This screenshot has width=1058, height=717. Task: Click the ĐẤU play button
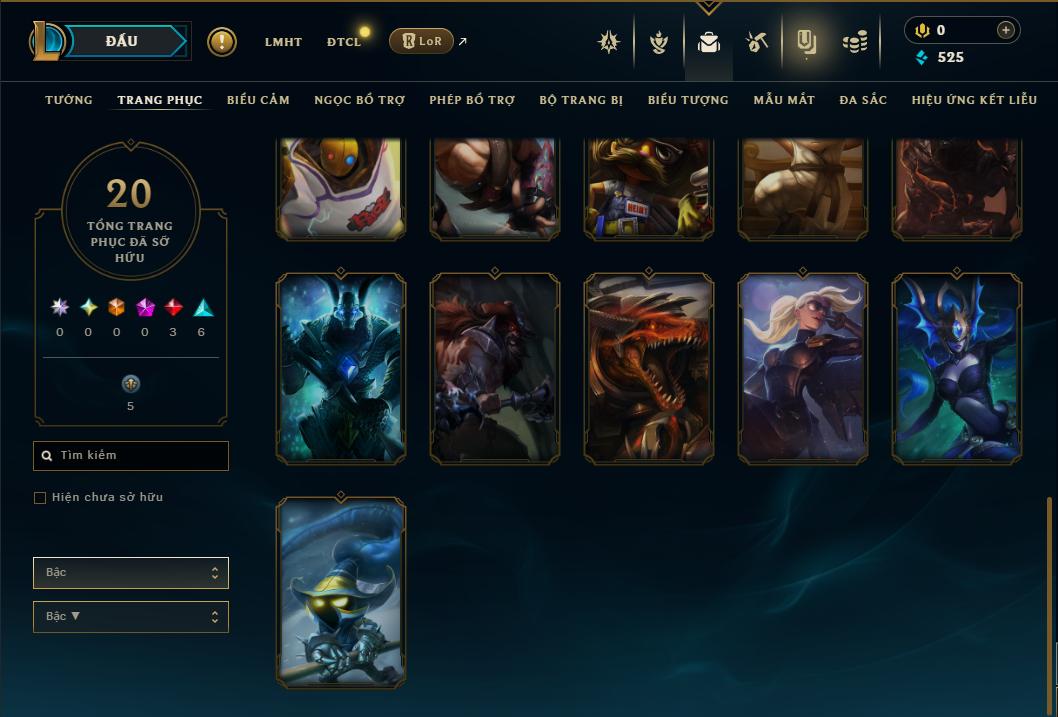click(x=121, y=41)
